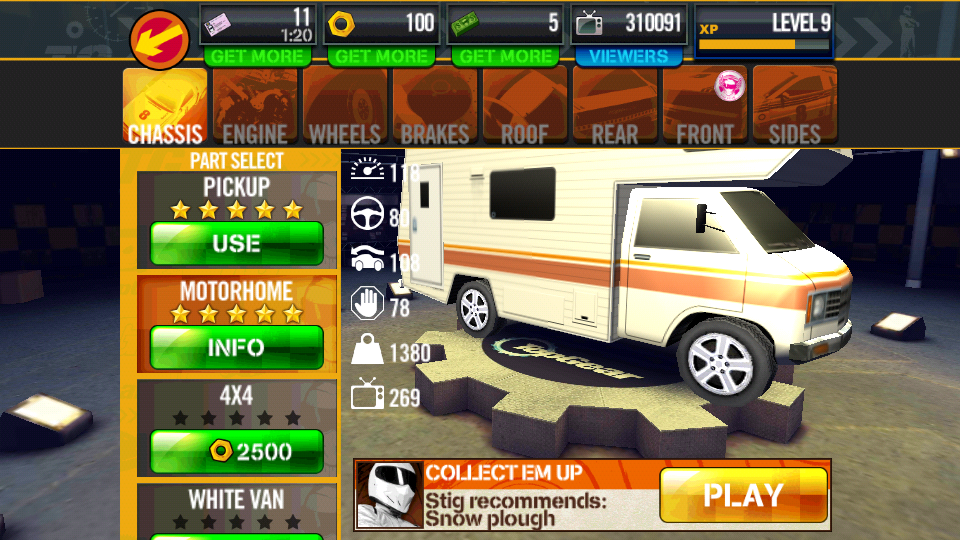Select the Wheels category tab

coord(345,106)
